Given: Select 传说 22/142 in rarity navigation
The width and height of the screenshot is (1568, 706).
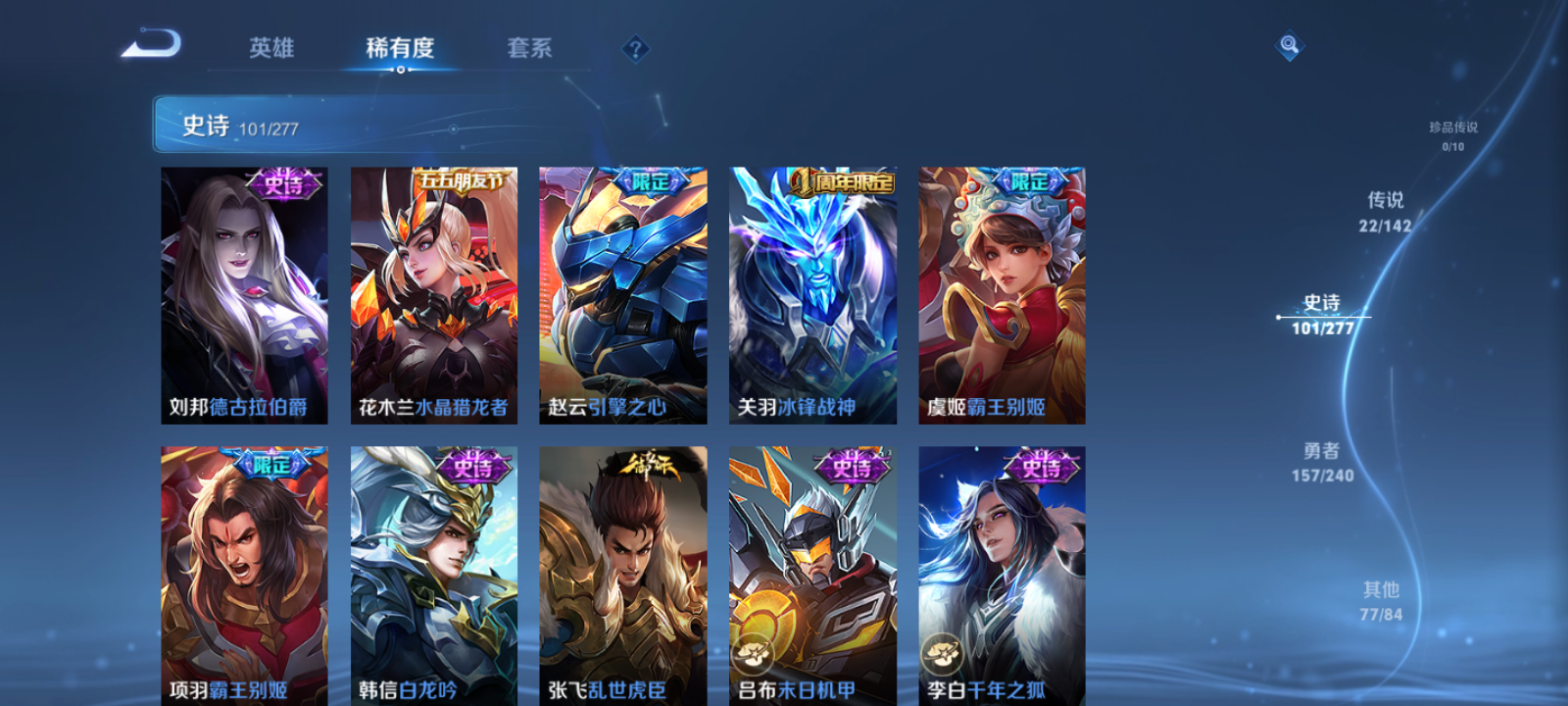Looking at the screenshot, I should (x=1385, y=211).
